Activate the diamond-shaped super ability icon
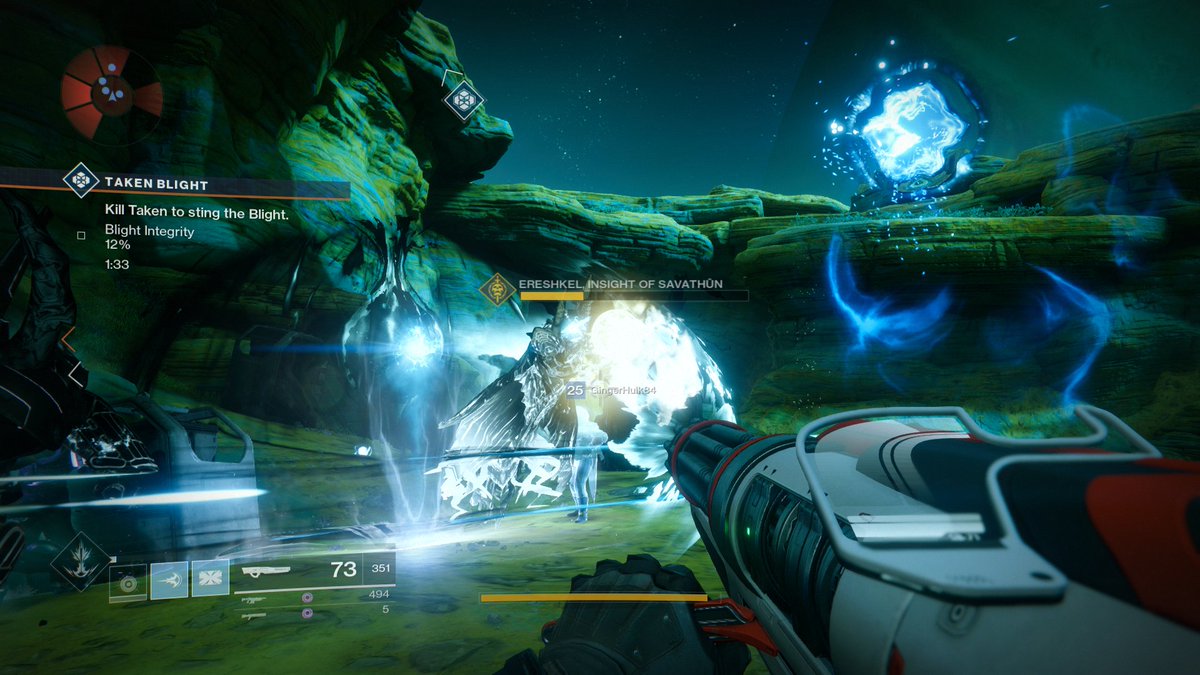 pos(81,561)
